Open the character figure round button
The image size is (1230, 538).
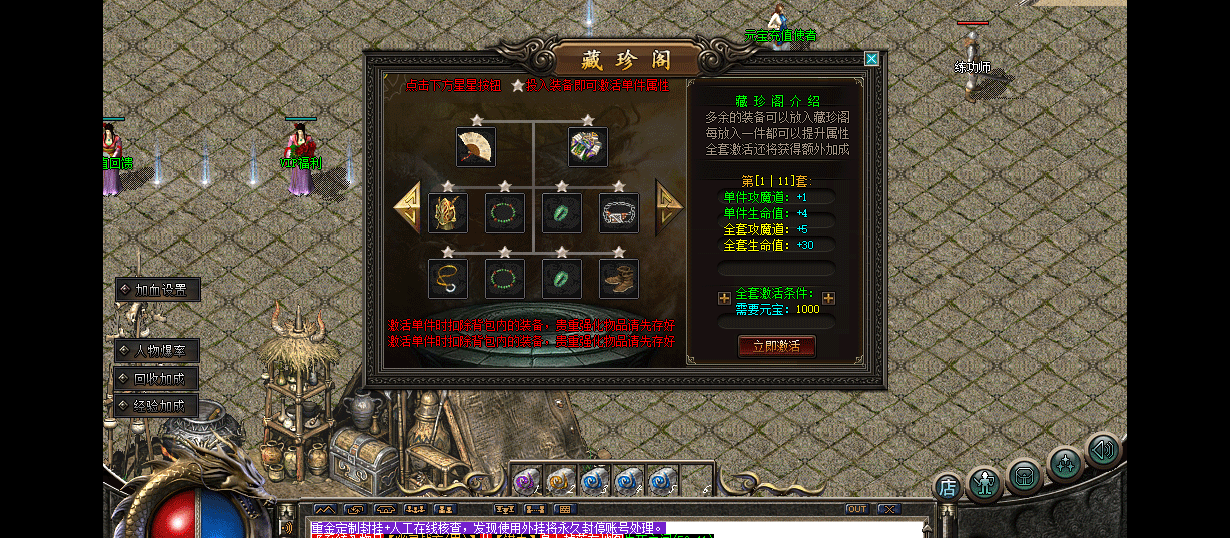click(x=984, y=484)
